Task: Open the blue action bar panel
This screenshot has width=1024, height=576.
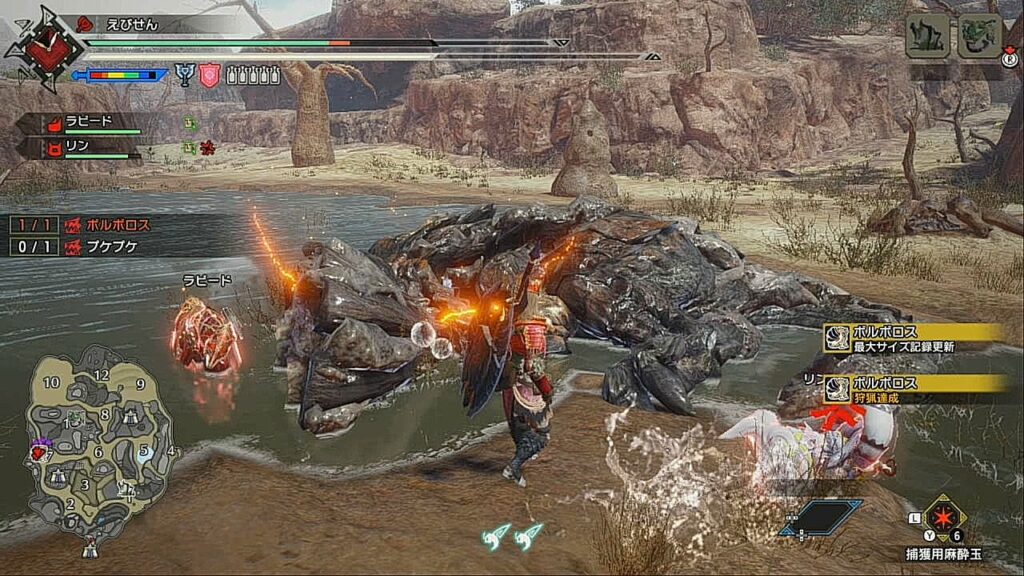Action: tap(821, 516)
